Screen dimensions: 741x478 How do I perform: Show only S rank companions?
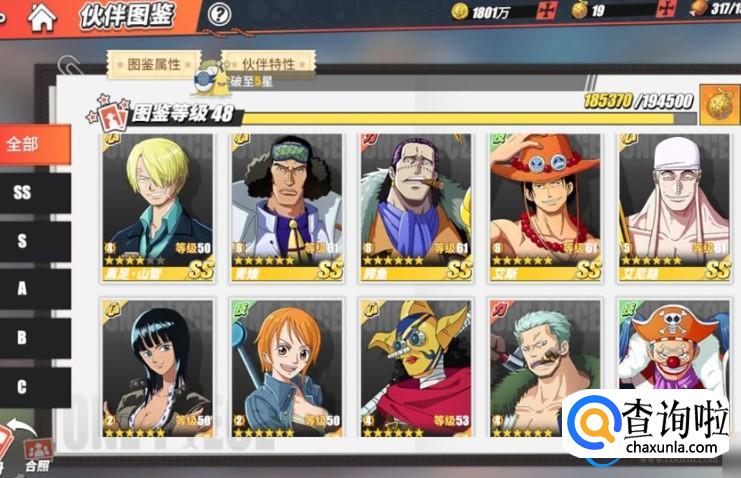point(24,241)
